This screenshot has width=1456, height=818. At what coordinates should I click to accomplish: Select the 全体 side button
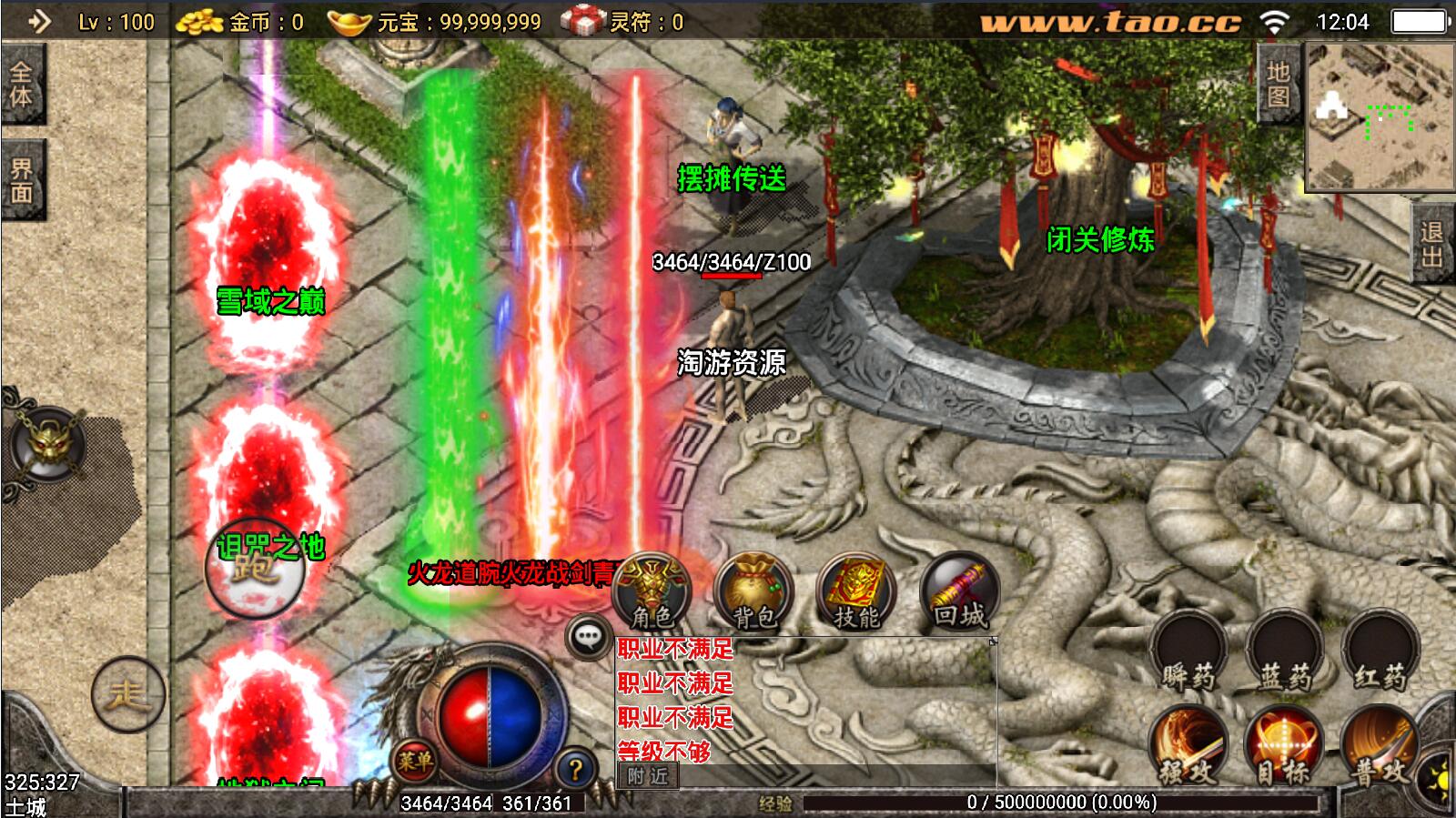(x=21, y=84)
